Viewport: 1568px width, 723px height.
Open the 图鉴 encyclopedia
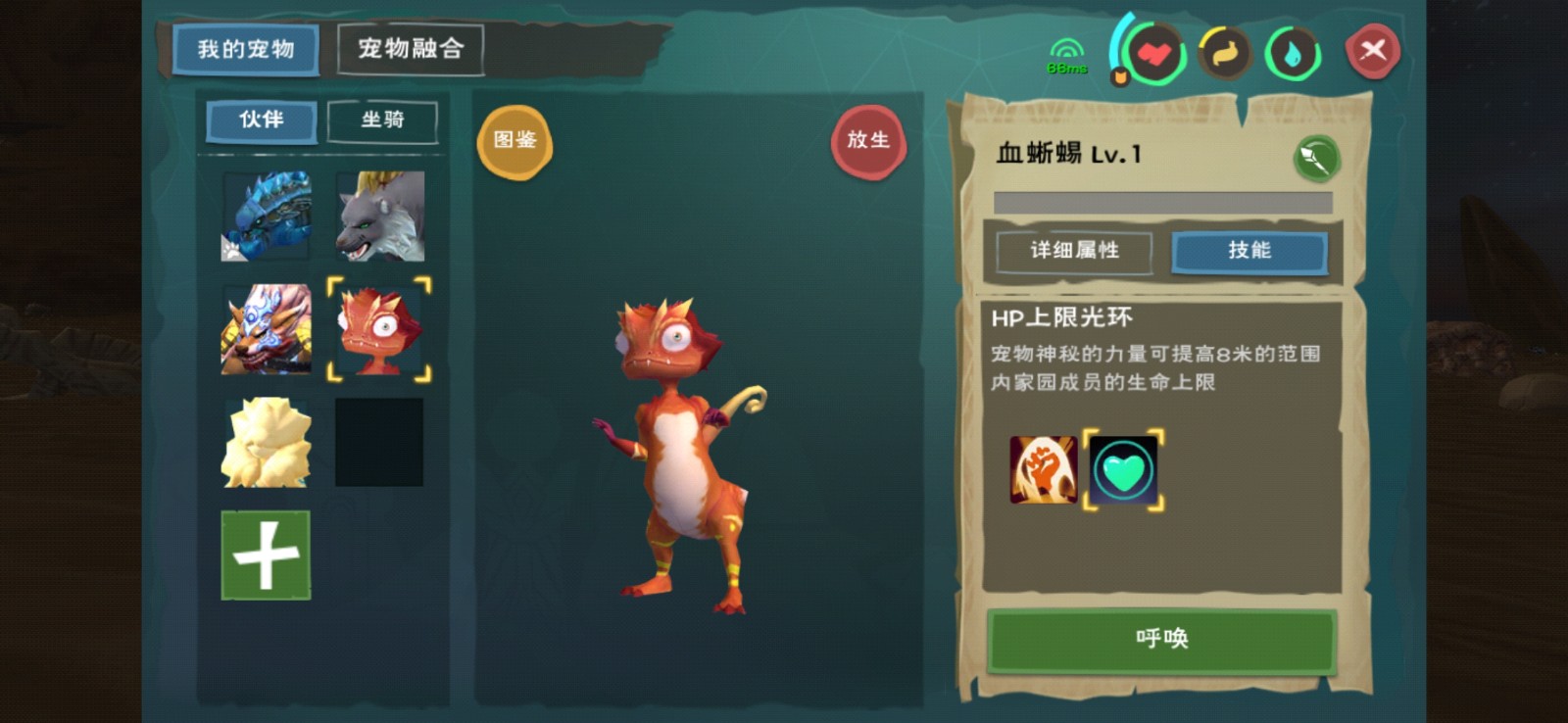click(515, 140)
